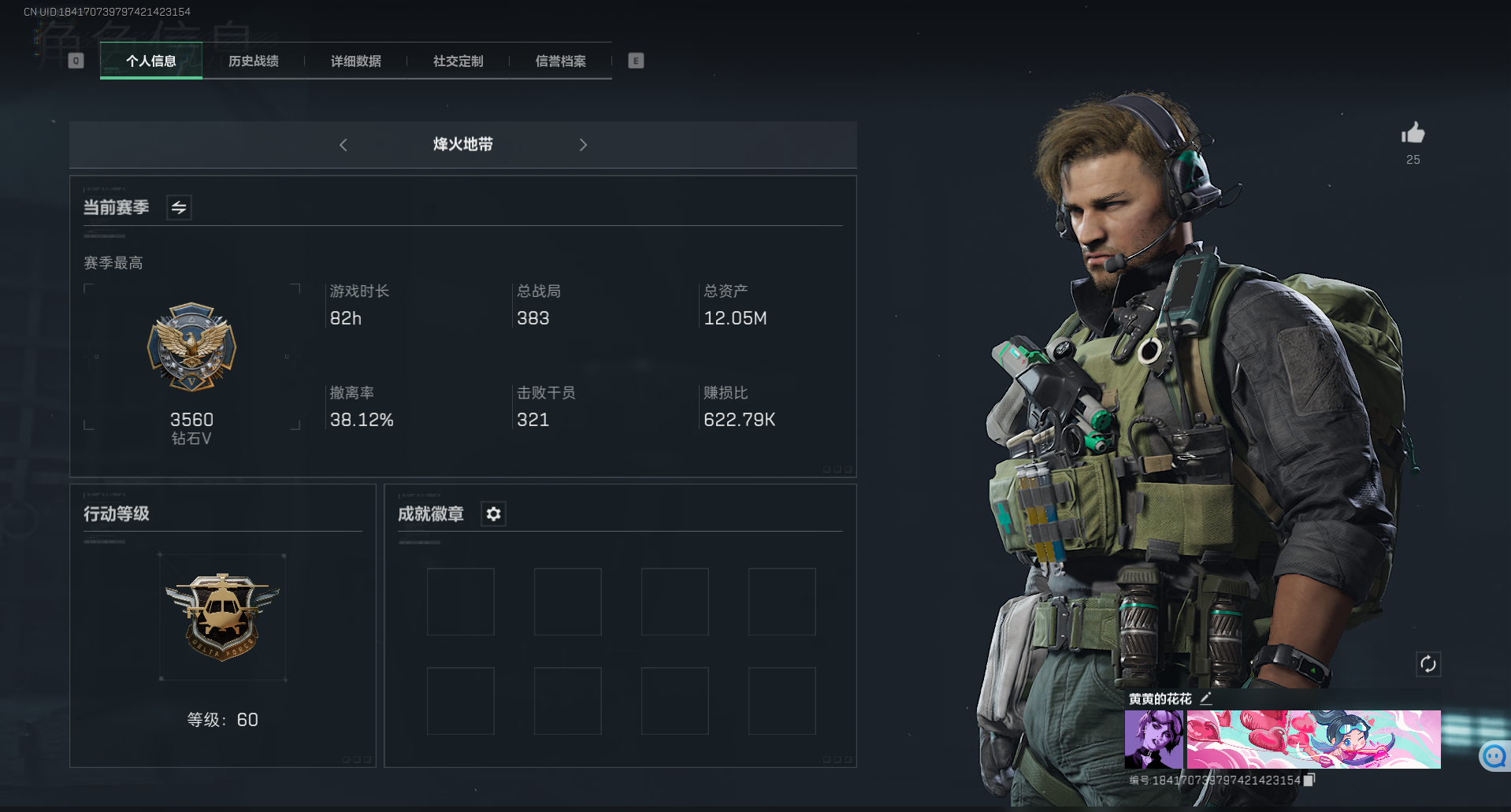Switch to the 社交定制 tab

(x=457, y=61)
